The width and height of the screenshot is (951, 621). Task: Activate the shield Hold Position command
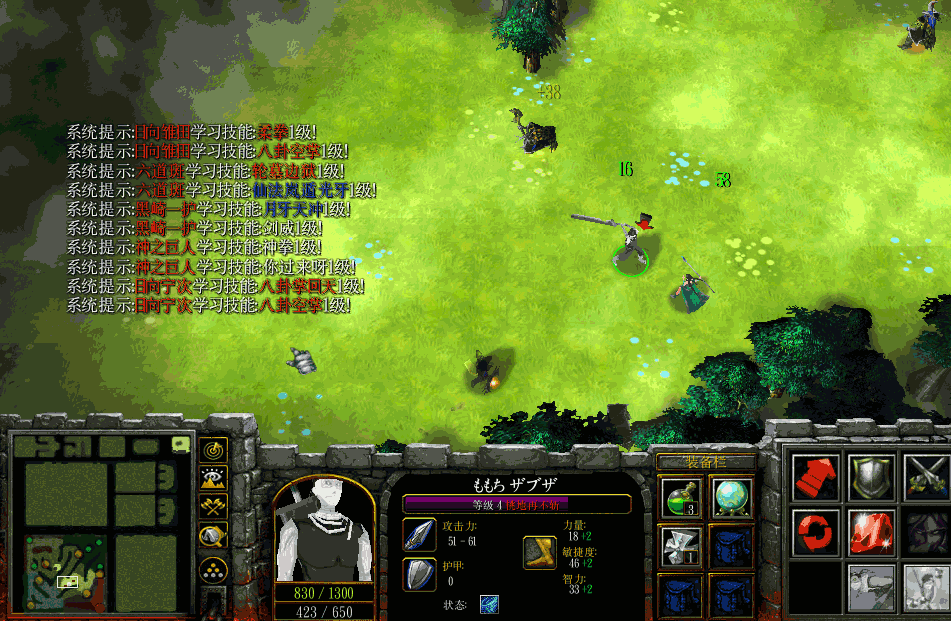pyautogui.click(x=872, y=477)
